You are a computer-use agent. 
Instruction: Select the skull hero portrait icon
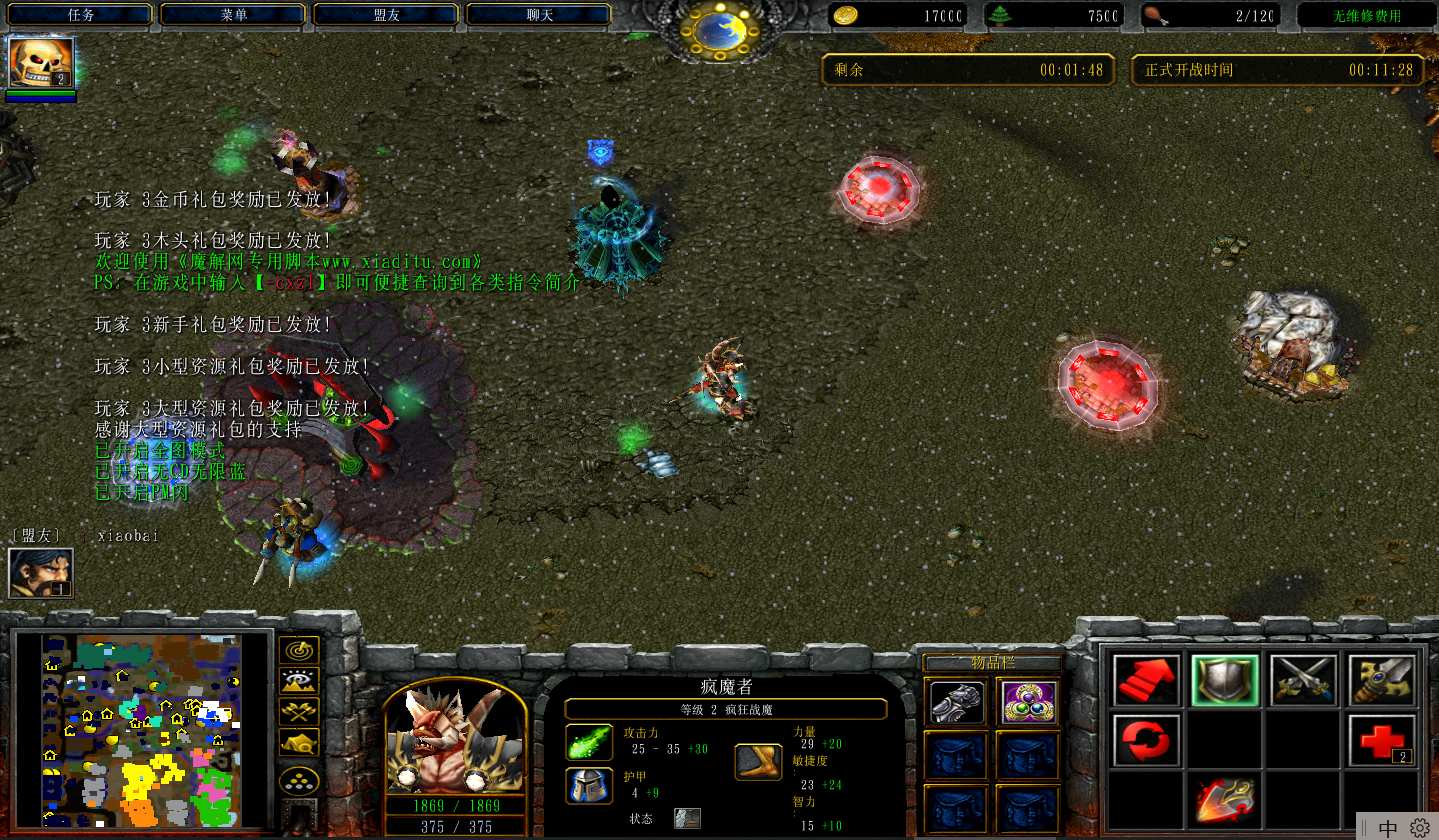point(41,62)
